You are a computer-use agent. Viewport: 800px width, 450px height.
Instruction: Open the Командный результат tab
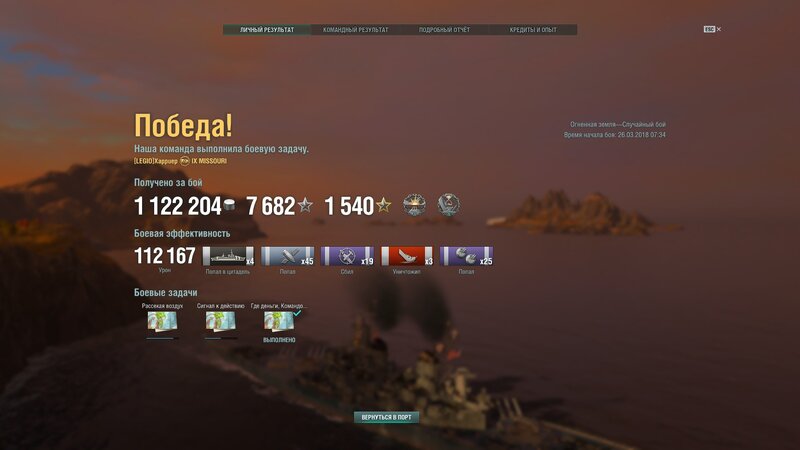355,30
